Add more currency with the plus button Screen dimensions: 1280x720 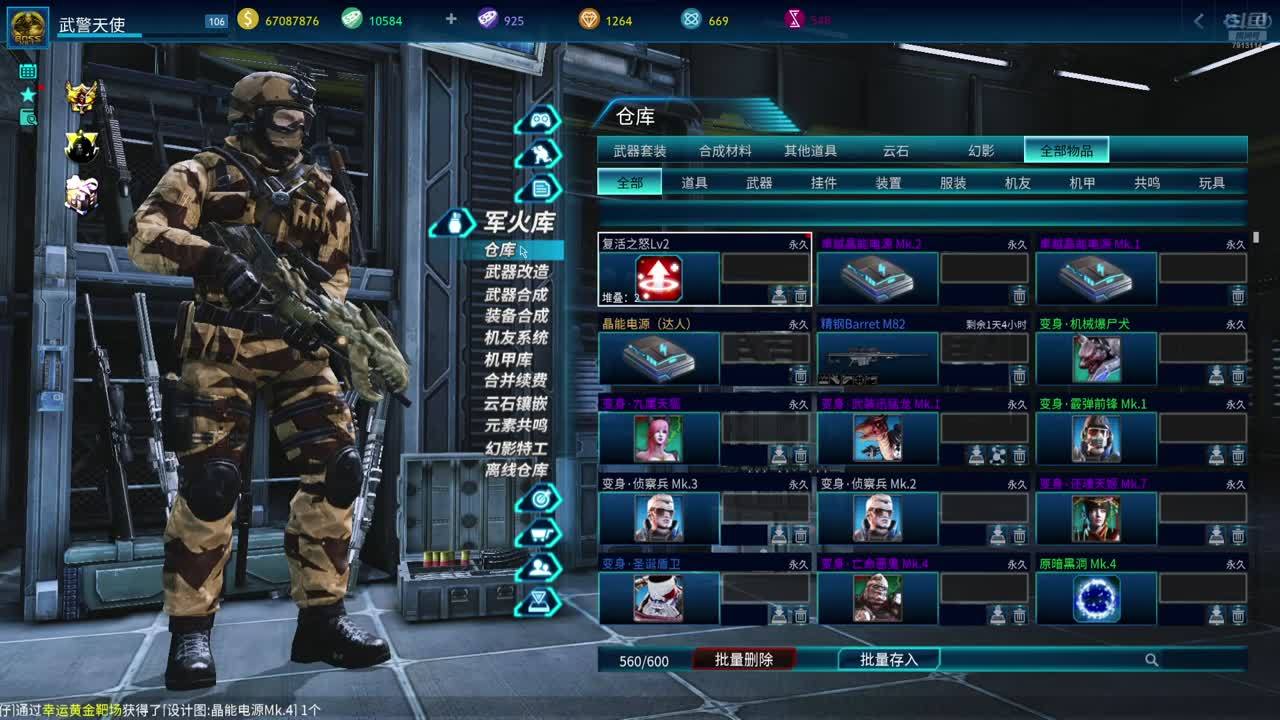451,20
